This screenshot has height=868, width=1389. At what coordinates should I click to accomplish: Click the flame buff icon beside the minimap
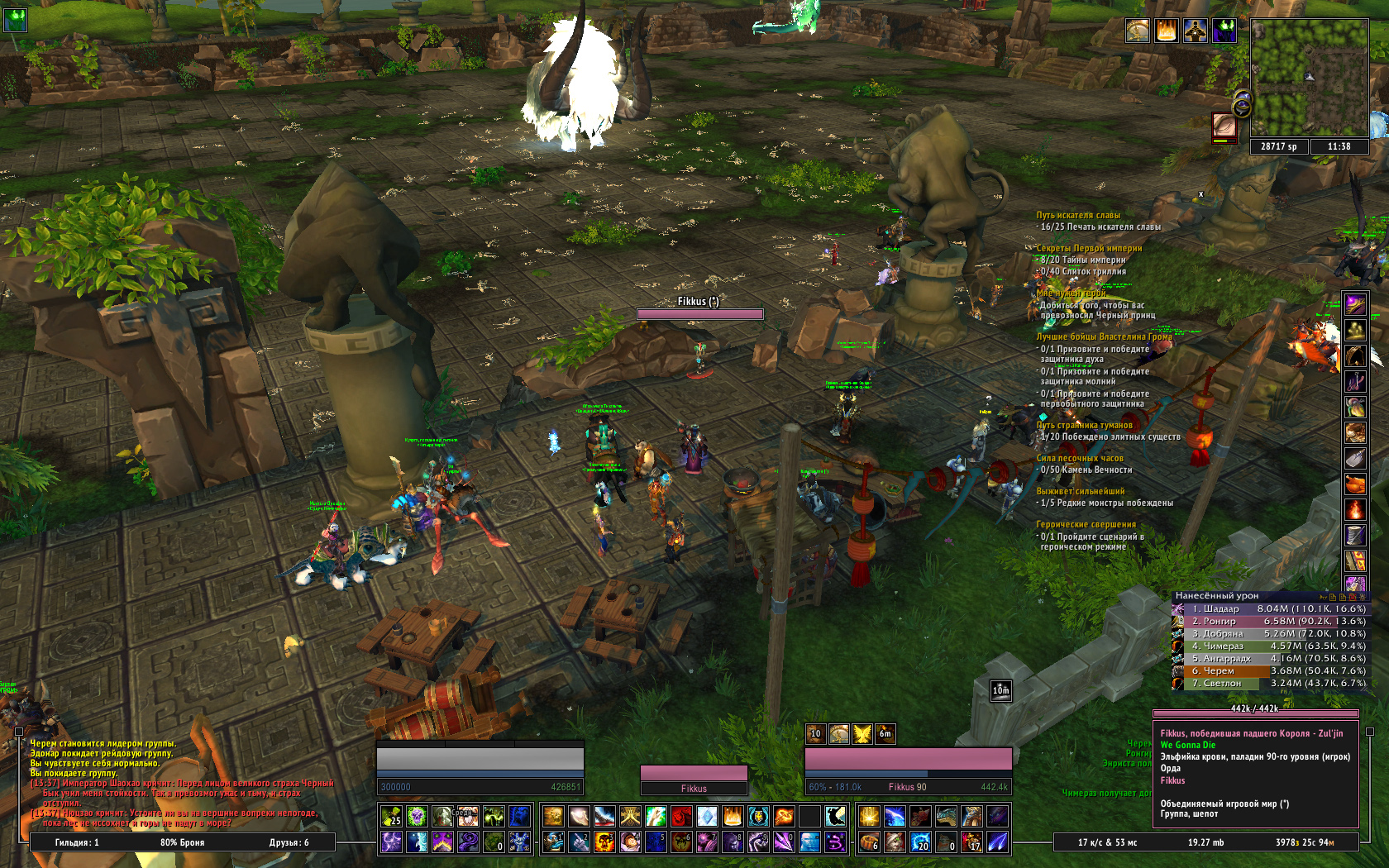pos(1166,31)
